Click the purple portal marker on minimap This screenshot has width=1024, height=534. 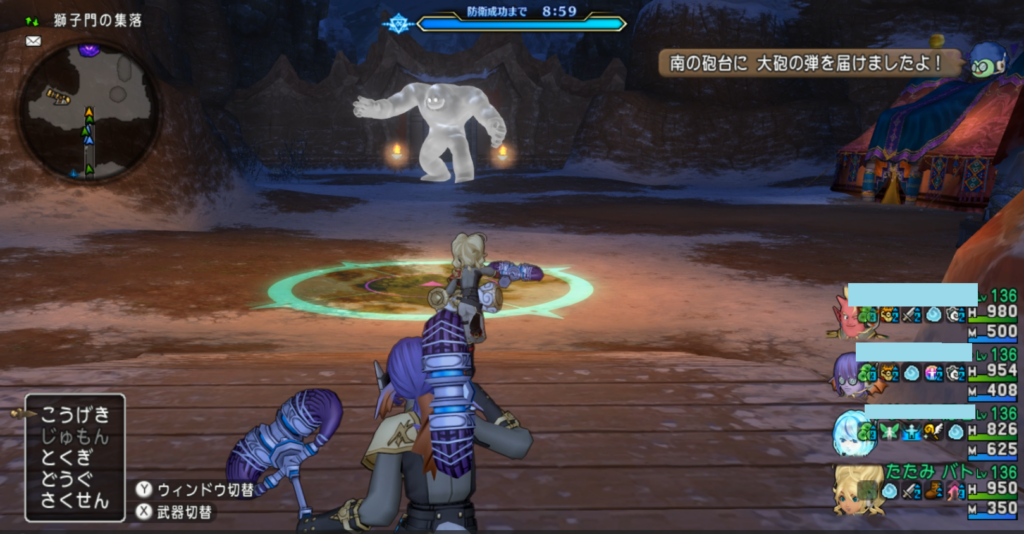click(89, 49)
